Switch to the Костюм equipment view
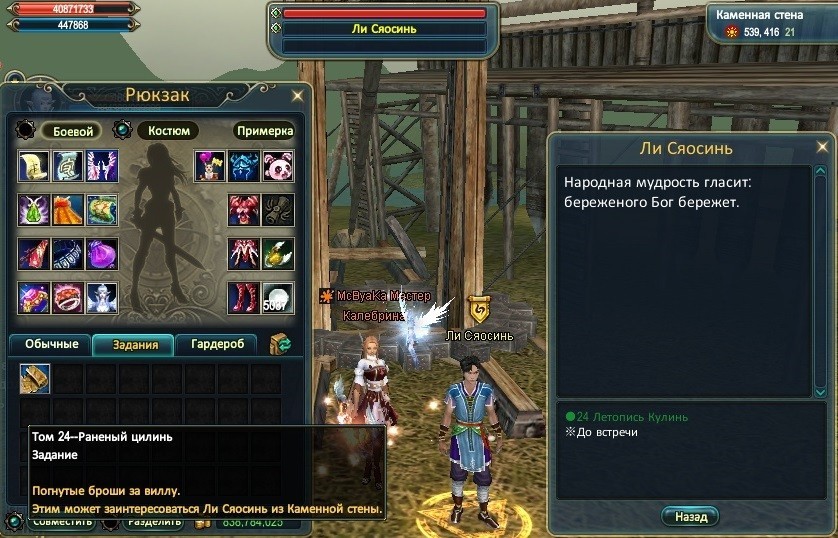The image size is (838, 538). pos(167,131)
